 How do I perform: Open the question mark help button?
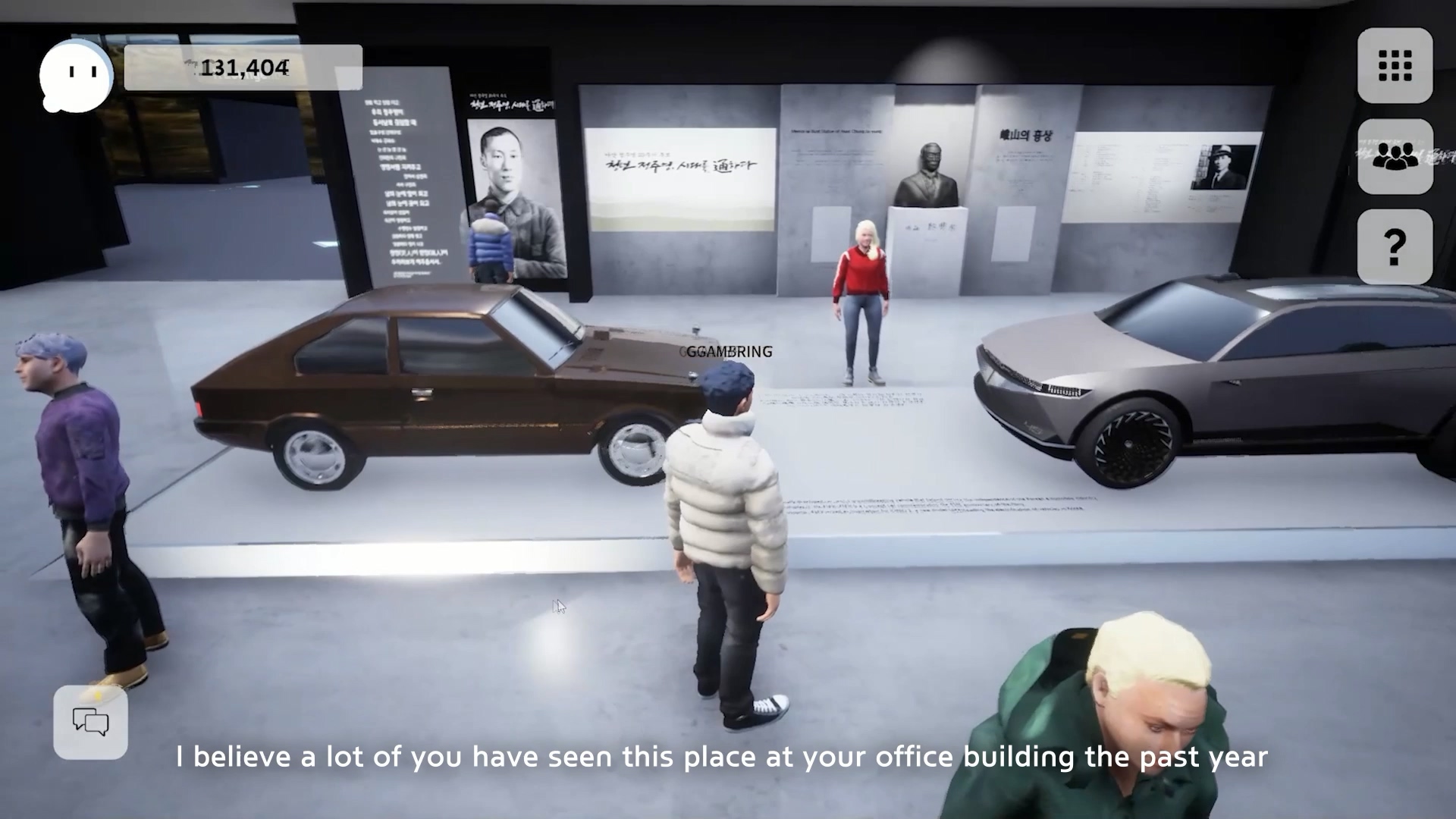click(1395, 246)
